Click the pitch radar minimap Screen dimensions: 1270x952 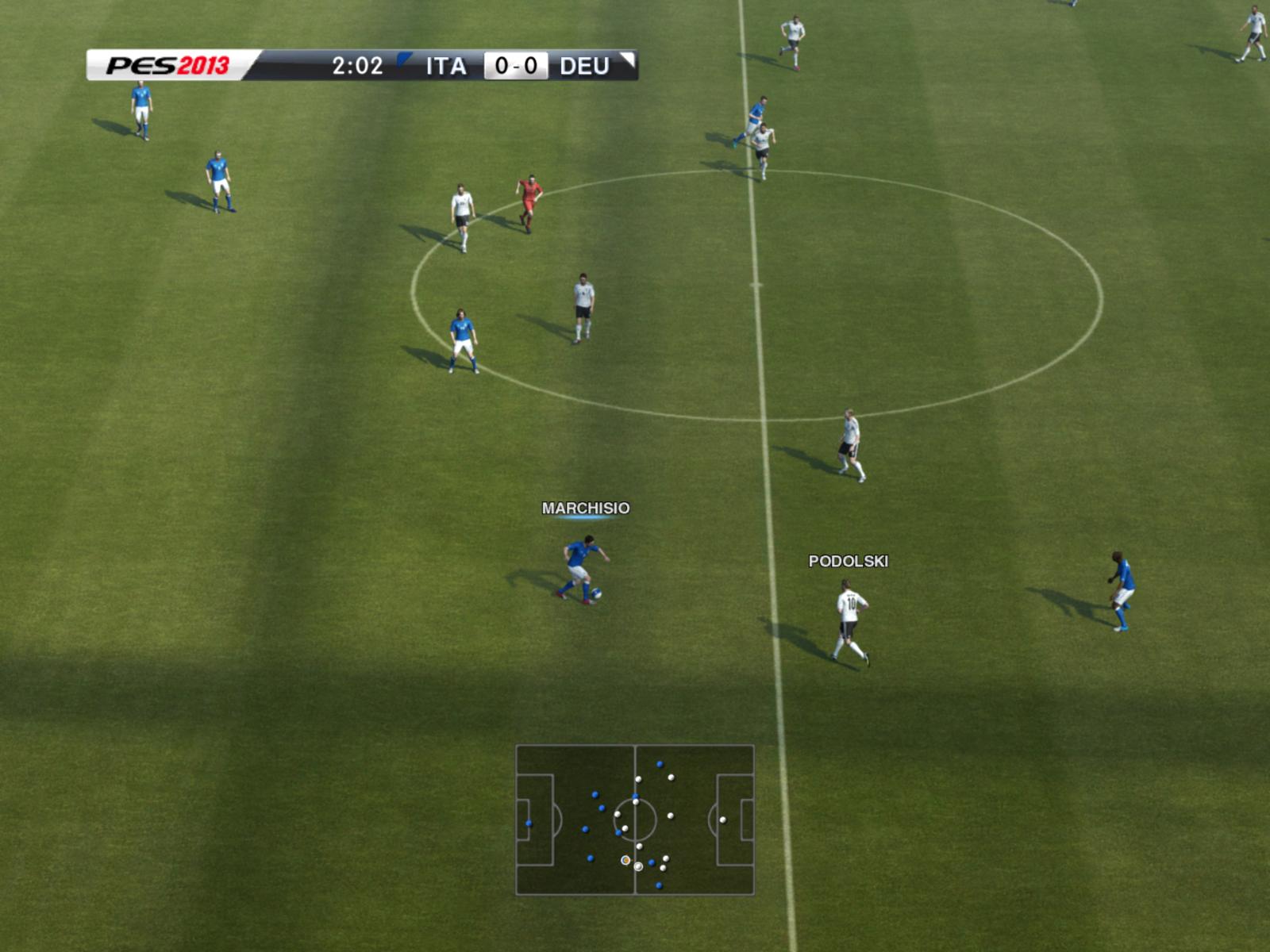coord(635,820)
